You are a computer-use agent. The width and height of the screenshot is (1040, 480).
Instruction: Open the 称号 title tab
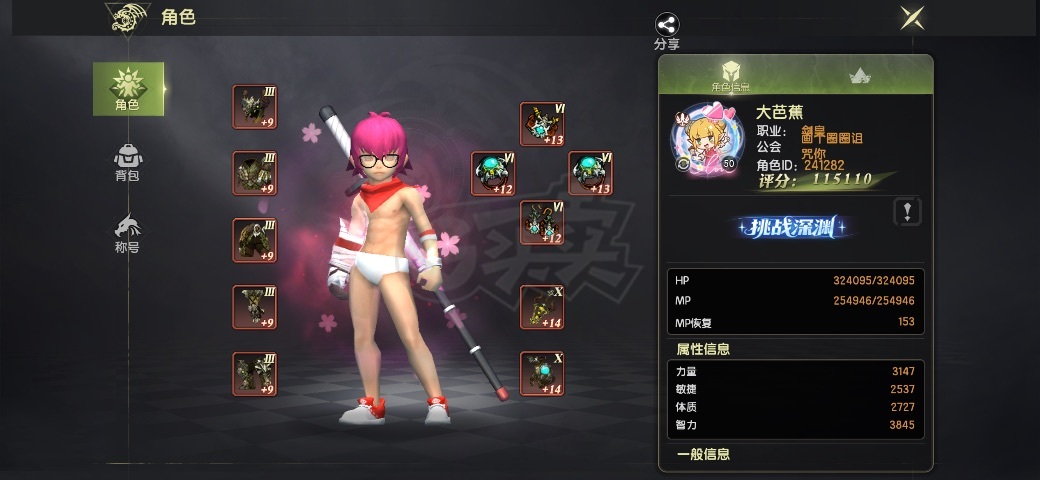[x=127, y=234]
